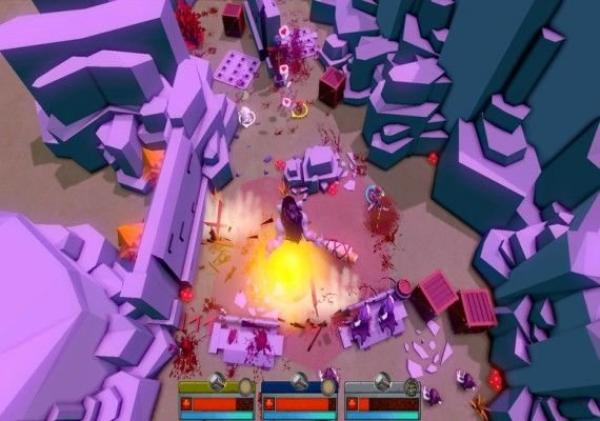
Task: Click the hammer icon on the green player panel
Action: 218,381
